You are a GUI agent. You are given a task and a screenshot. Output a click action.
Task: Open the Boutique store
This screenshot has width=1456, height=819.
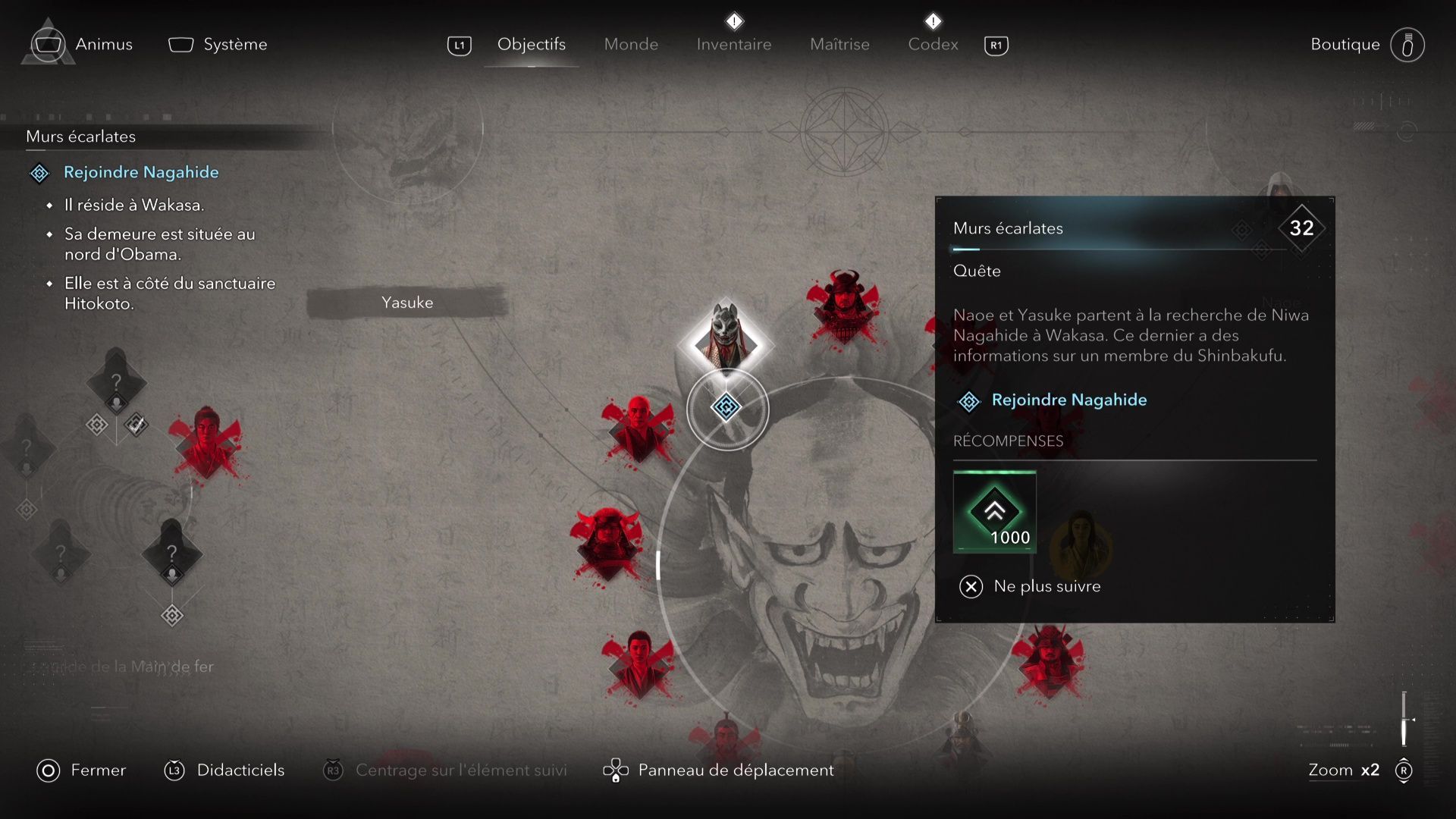(1345, 45)
